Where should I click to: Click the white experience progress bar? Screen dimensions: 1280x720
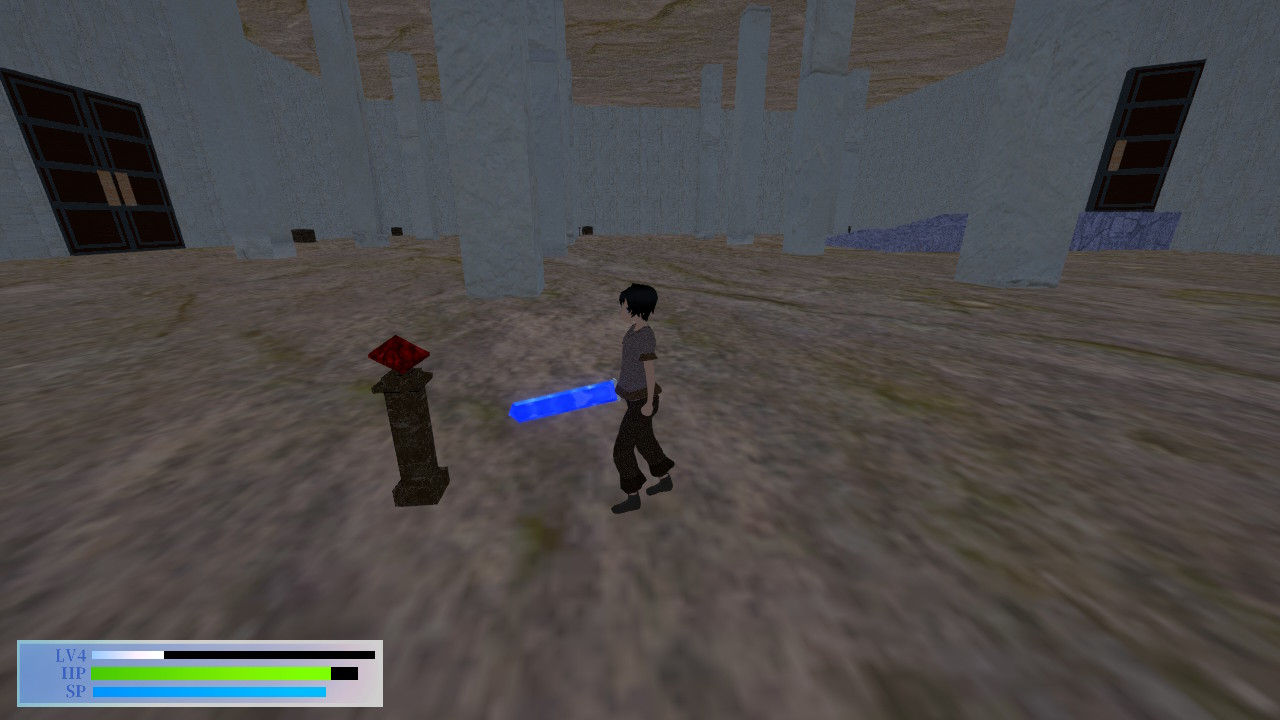coord(130,655)
